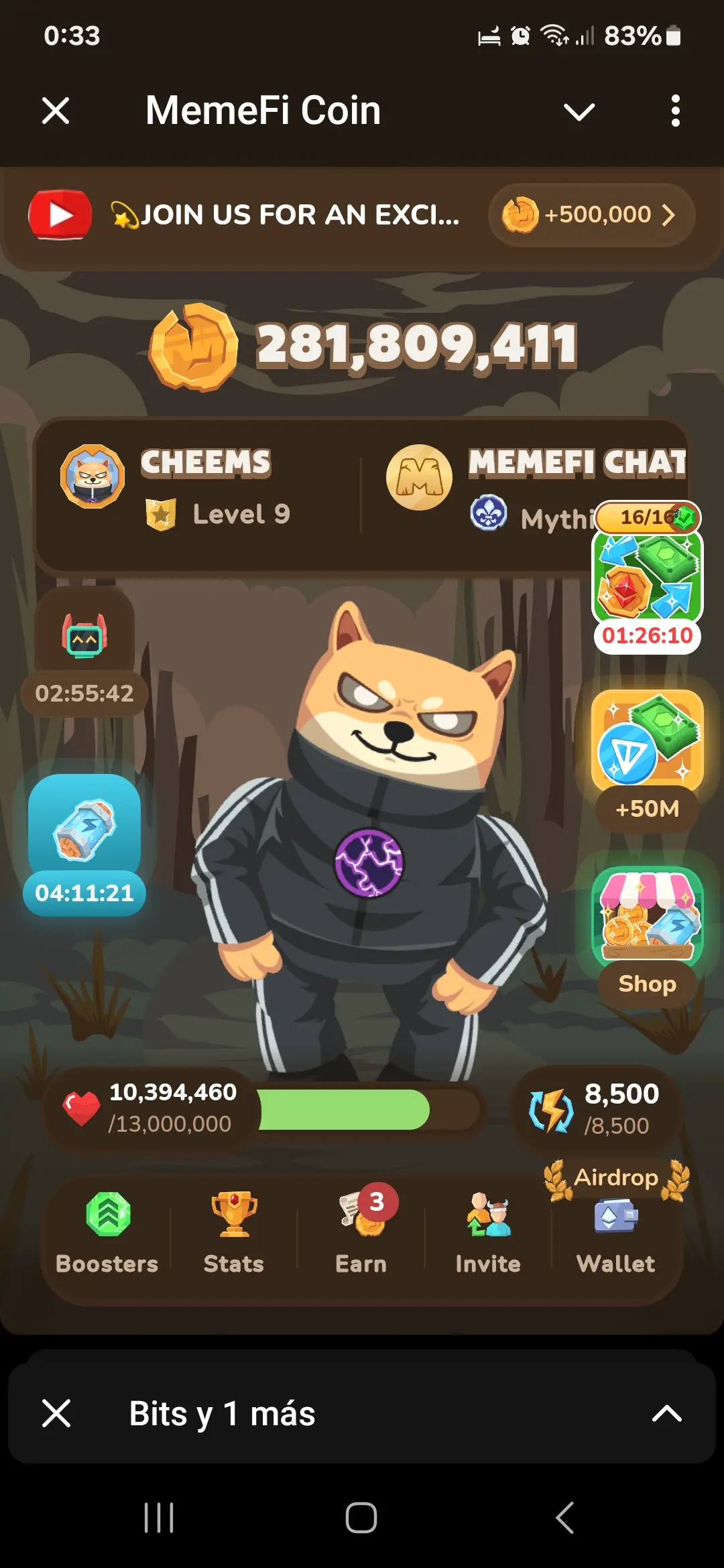
Task: Expand the Bits y 1 más bar
Action: coord(666,1414)
